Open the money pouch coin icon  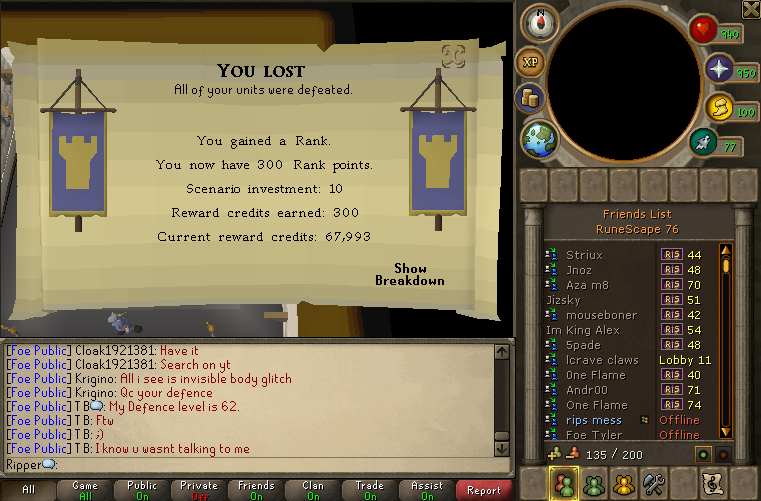[530, 98]
